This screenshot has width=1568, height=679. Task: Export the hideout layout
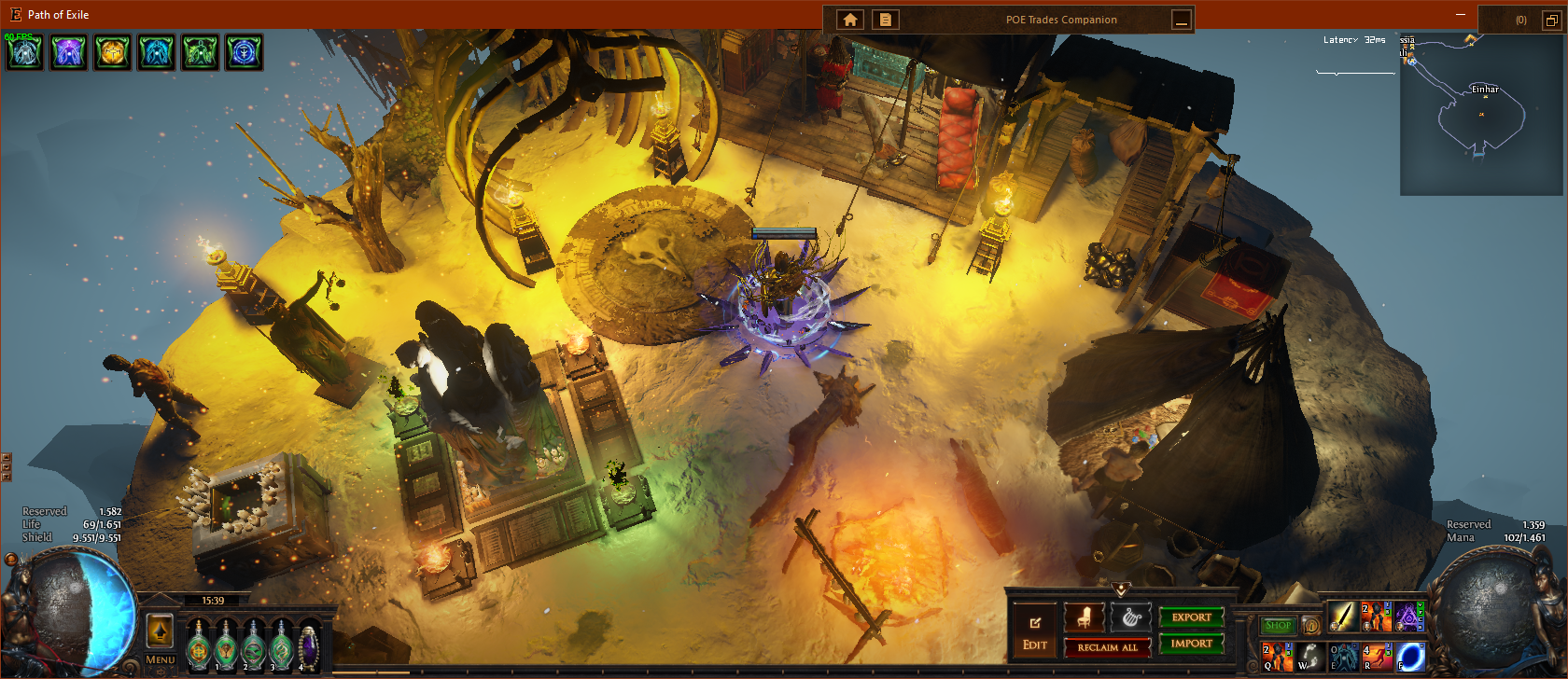(1191, 617)
